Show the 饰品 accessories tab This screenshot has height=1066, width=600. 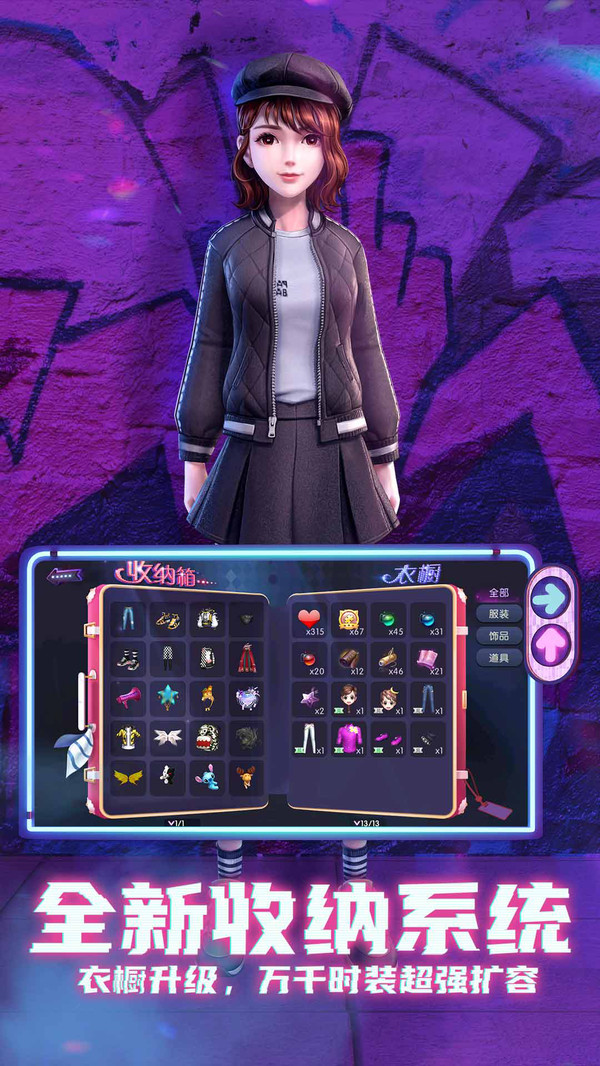[x=498, y=636]
